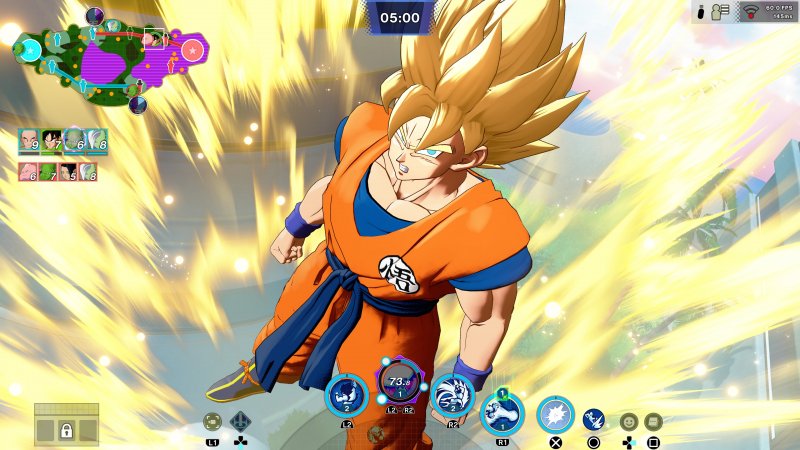Select the bald teammate portrait showing level 9
Viewport: 800px width, 450px height.
(29, 141)
